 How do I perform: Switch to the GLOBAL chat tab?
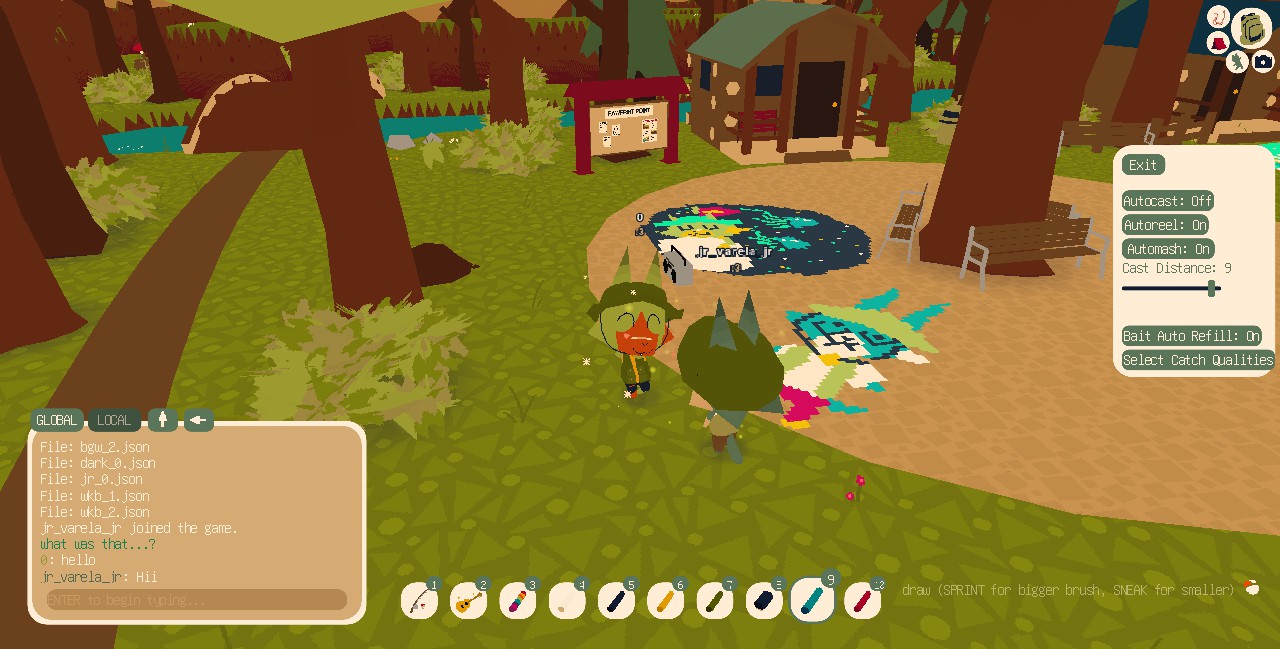pyautogui.click(x=57, y=421)
